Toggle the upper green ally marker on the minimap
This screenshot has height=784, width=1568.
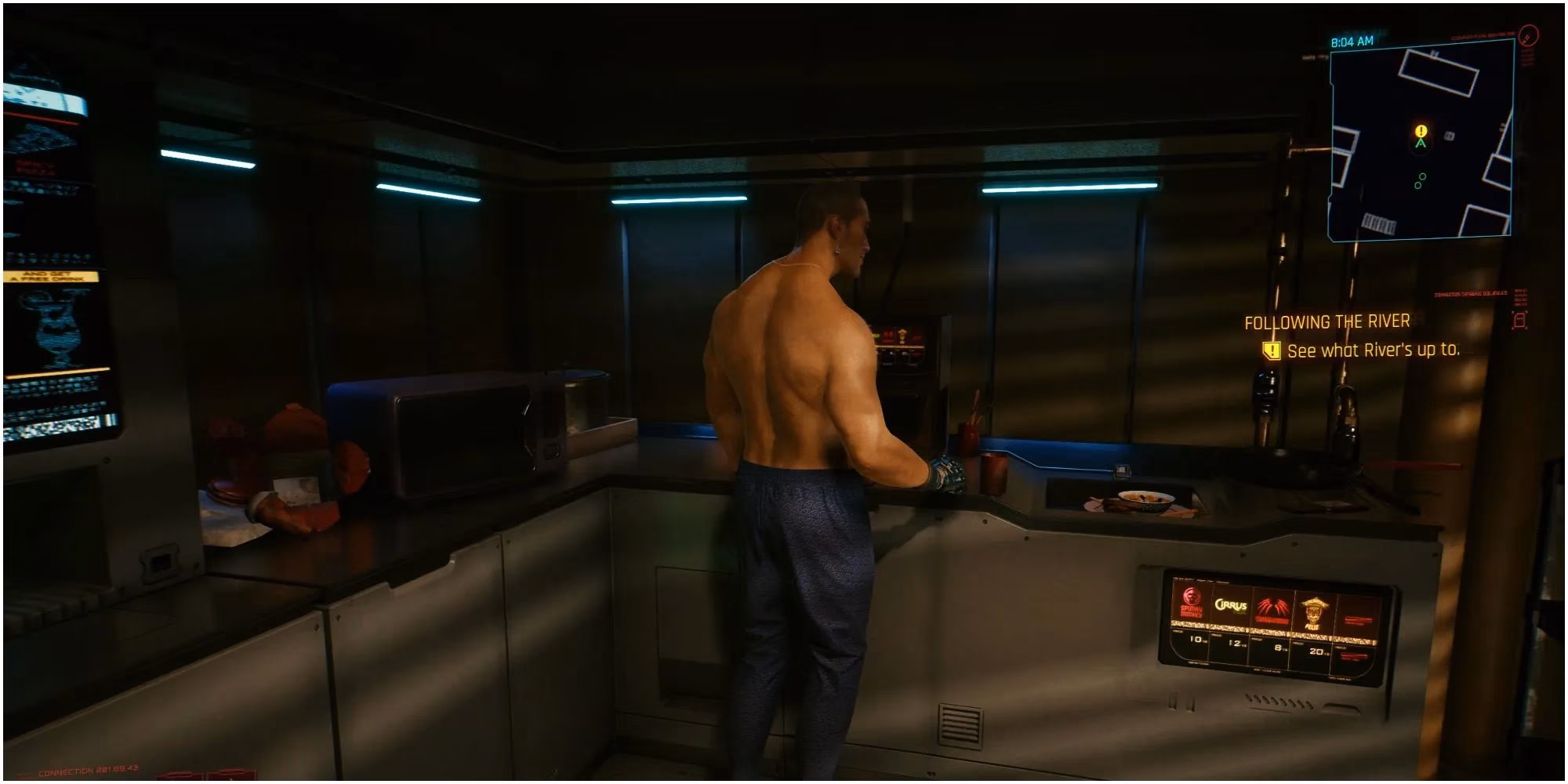click(1422, 176)
